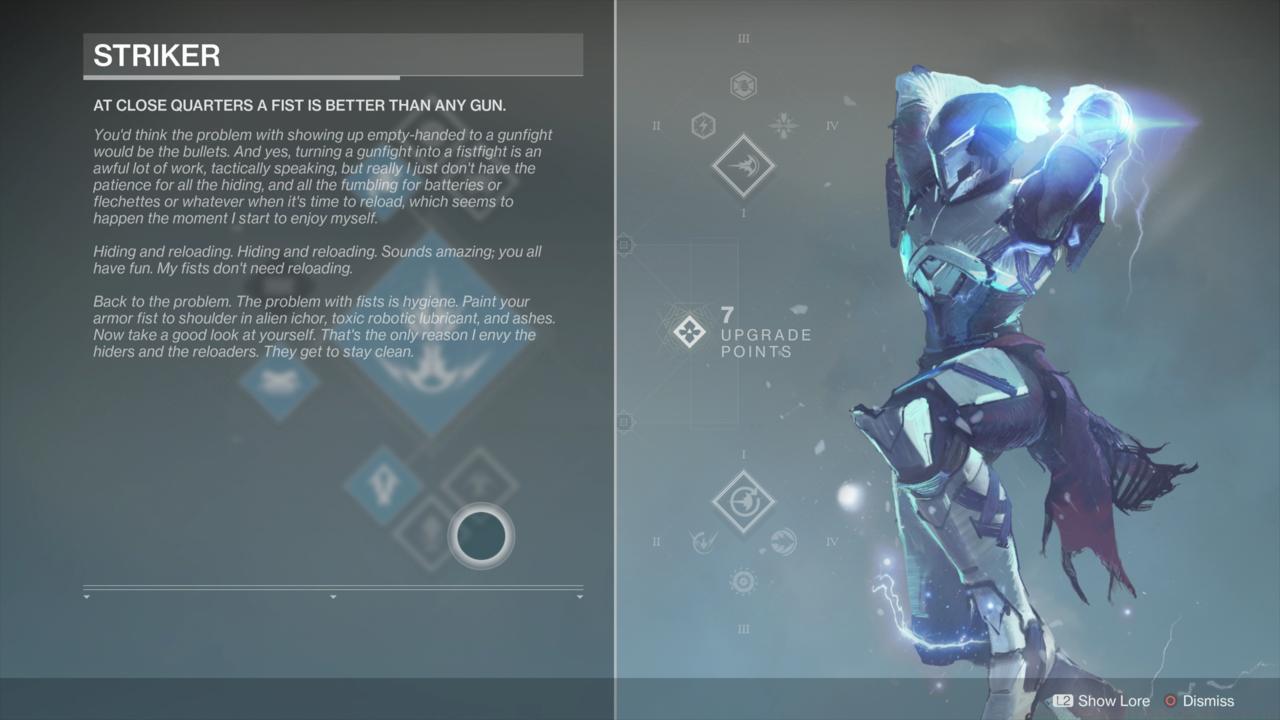The width and height of the screenshot is (1280, 720).
Task: Select option IV in the lower skill cluster
Action: 832,541
